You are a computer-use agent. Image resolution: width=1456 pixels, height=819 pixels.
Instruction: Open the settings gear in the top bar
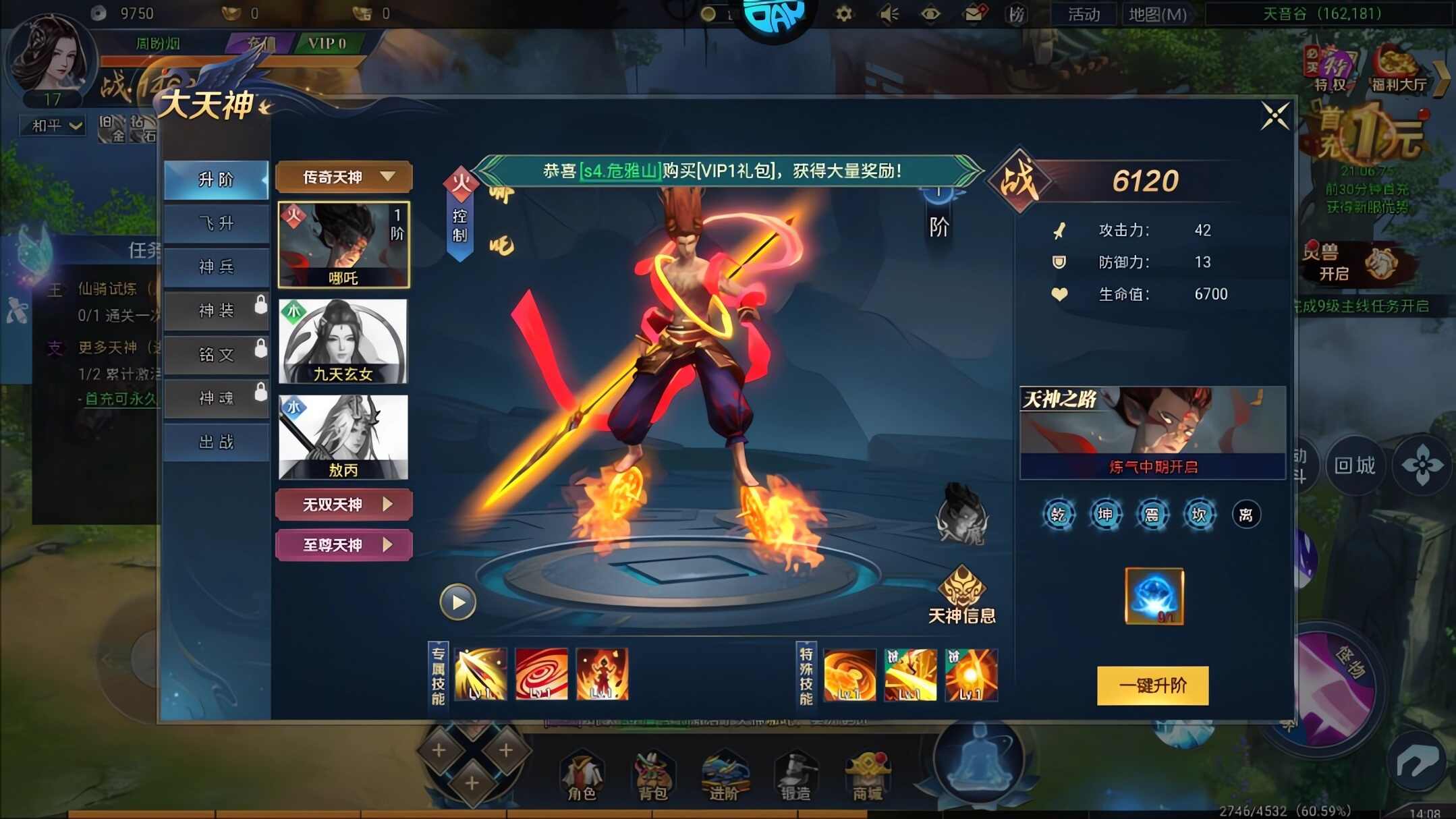pyautogui.click(x=842, y=12)
